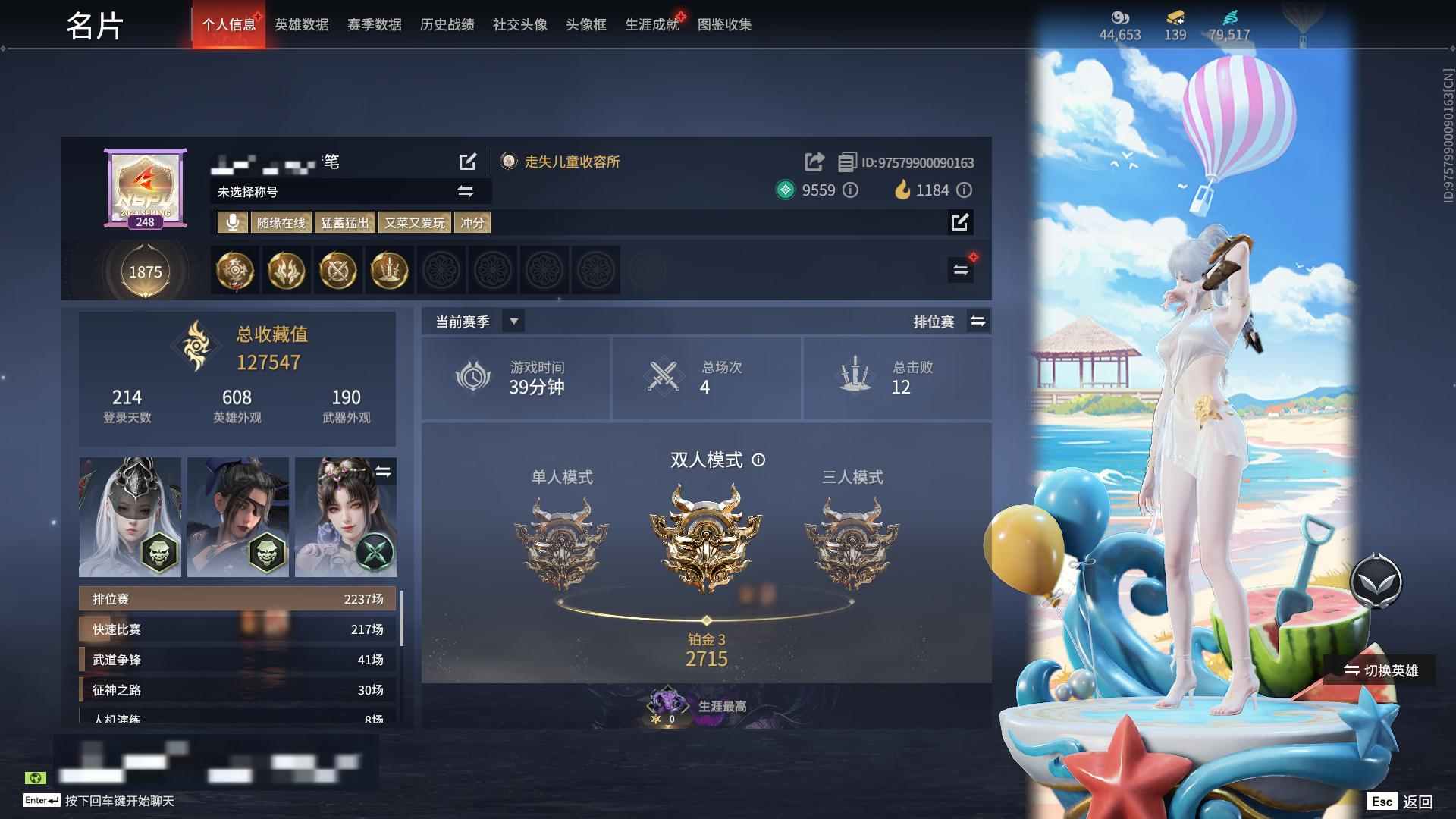Image resolution: width=1456 pixels, height=819 pixels.
Task: Click the microphone voice status icon
Action: (232, 222)
